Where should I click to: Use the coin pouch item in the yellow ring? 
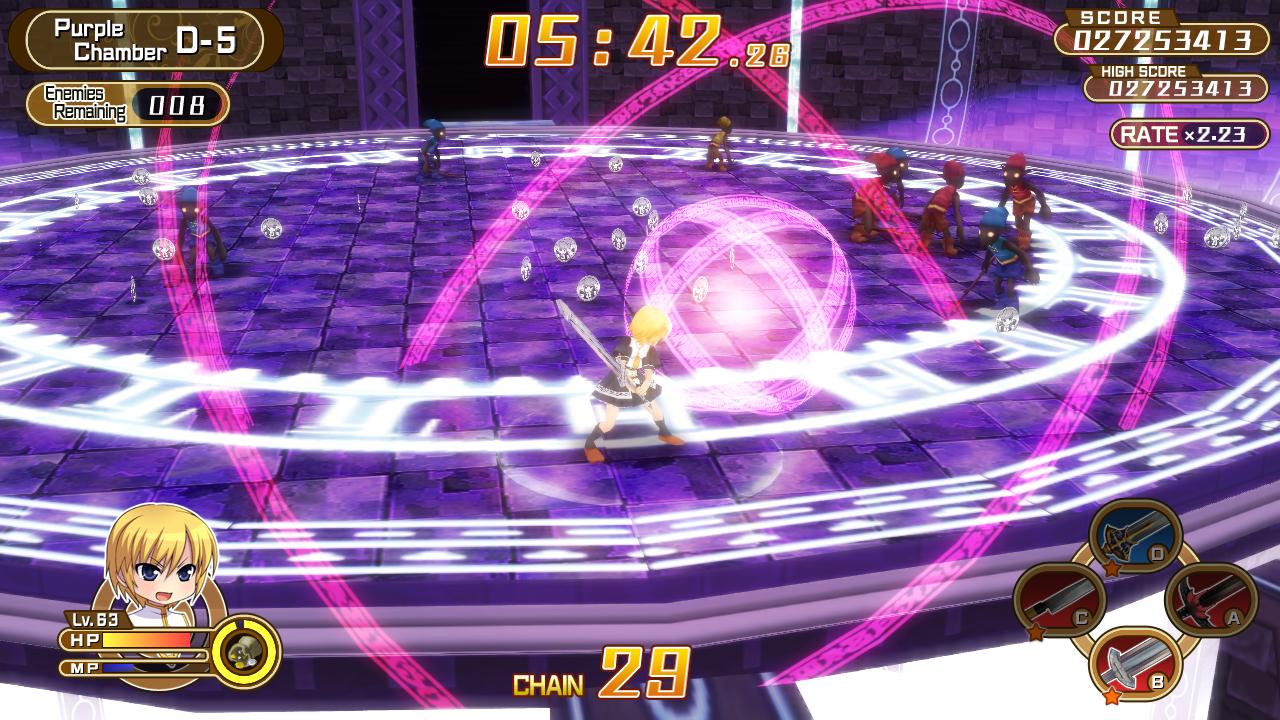245,652
